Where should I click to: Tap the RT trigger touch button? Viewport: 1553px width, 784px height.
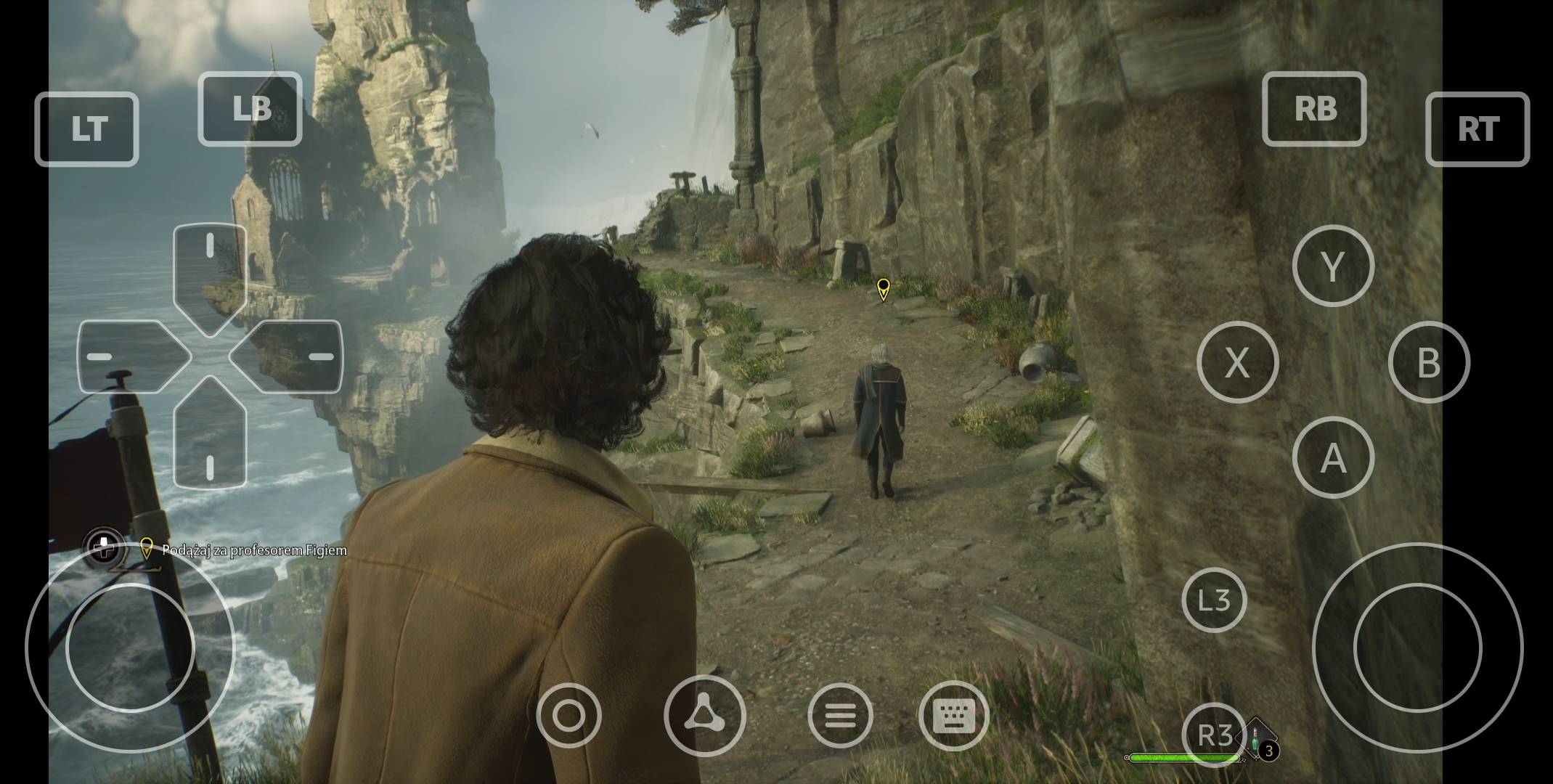[1477, 129]
